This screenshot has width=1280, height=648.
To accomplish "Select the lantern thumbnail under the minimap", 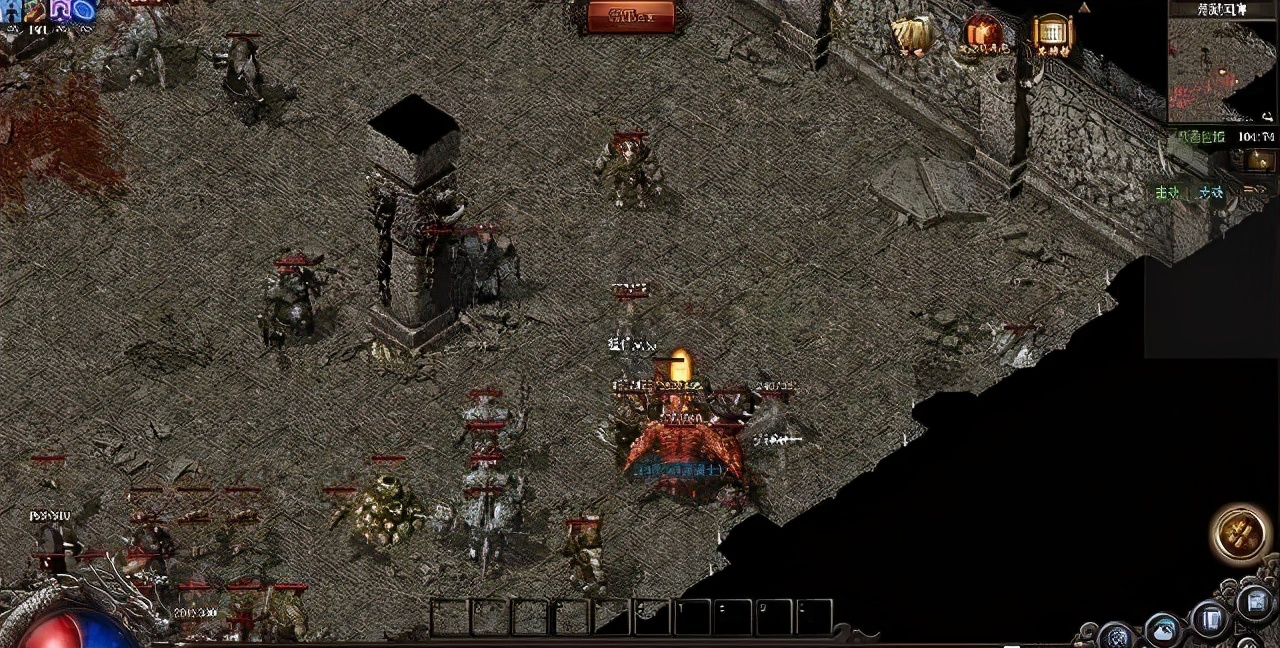I will click(1259, 160).
